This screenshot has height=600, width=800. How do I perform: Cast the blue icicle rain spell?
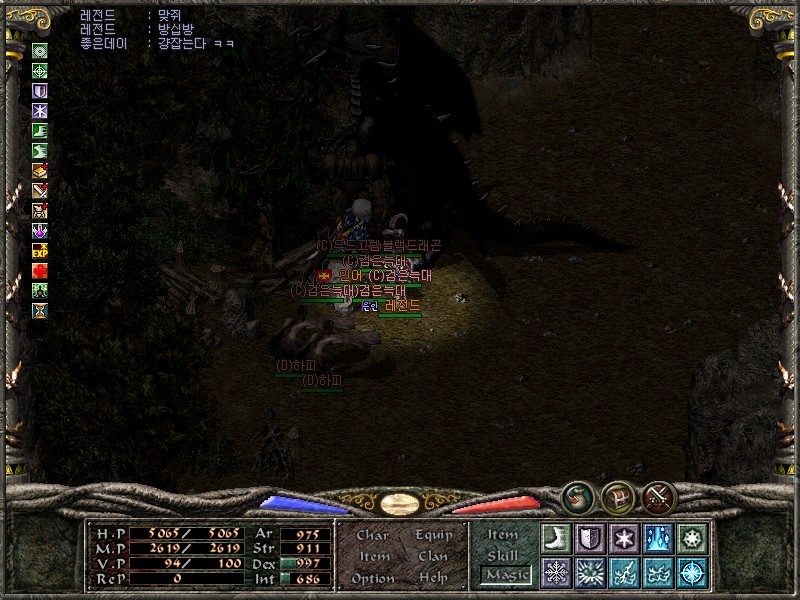[x=657, y=538]
